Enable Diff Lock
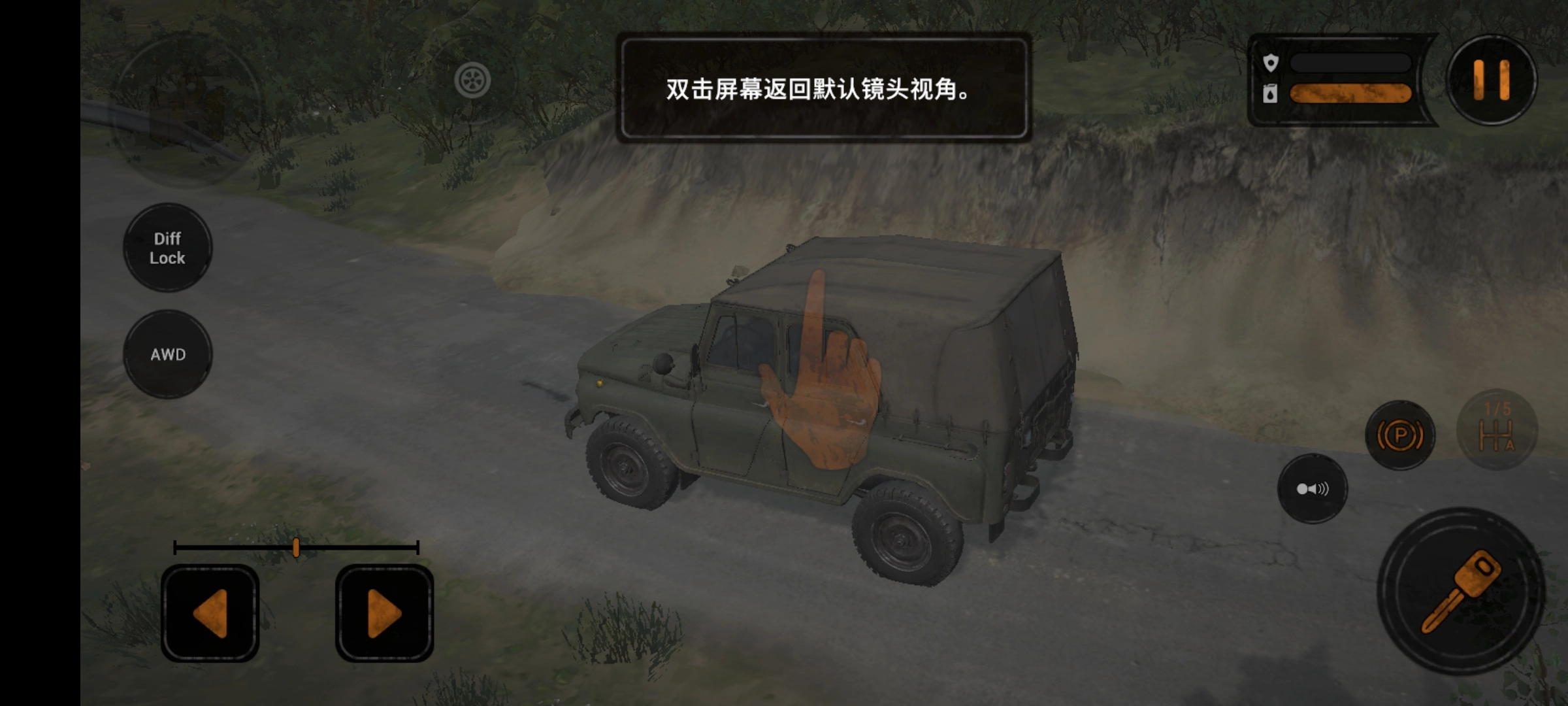Image resolution: width=1568 pixels, height=706 pixels. [167, 249]
